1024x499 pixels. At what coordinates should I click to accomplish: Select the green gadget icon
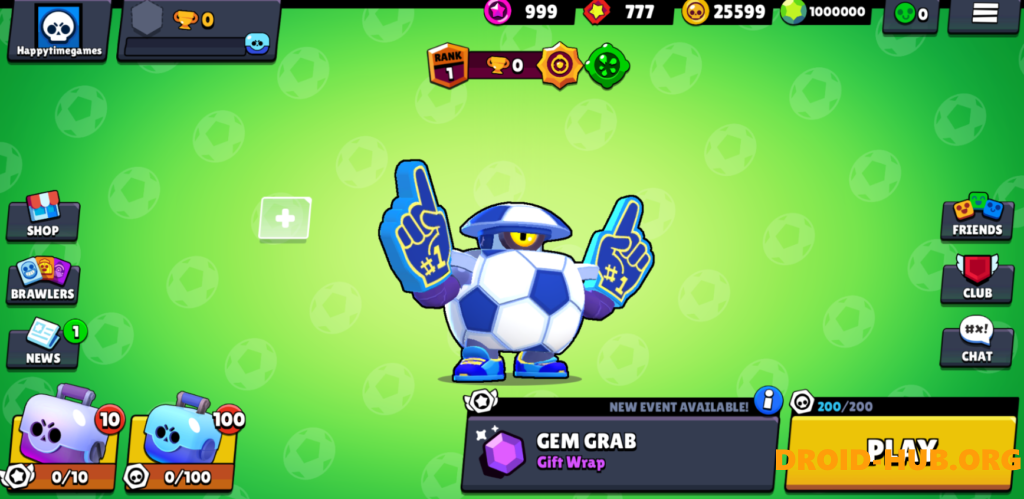coord(607,66)
